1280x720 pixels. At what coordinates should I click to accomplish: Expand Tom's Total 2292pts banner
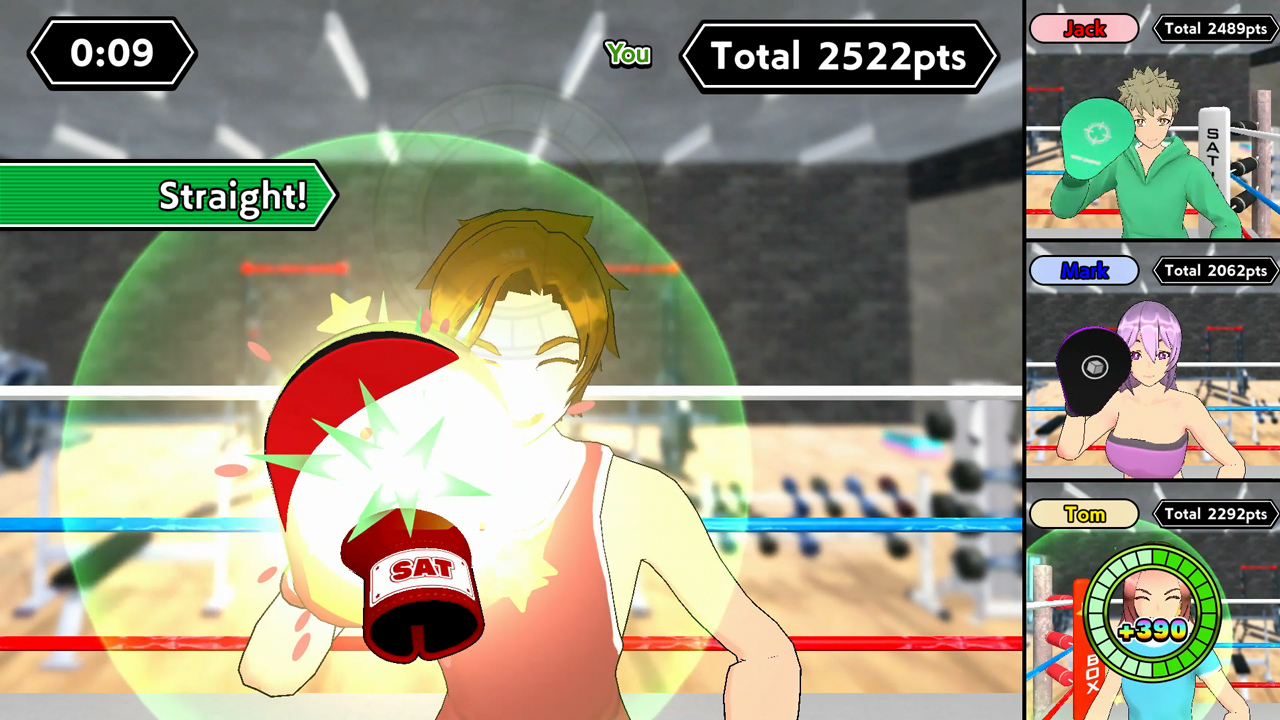click(1217, 513)
